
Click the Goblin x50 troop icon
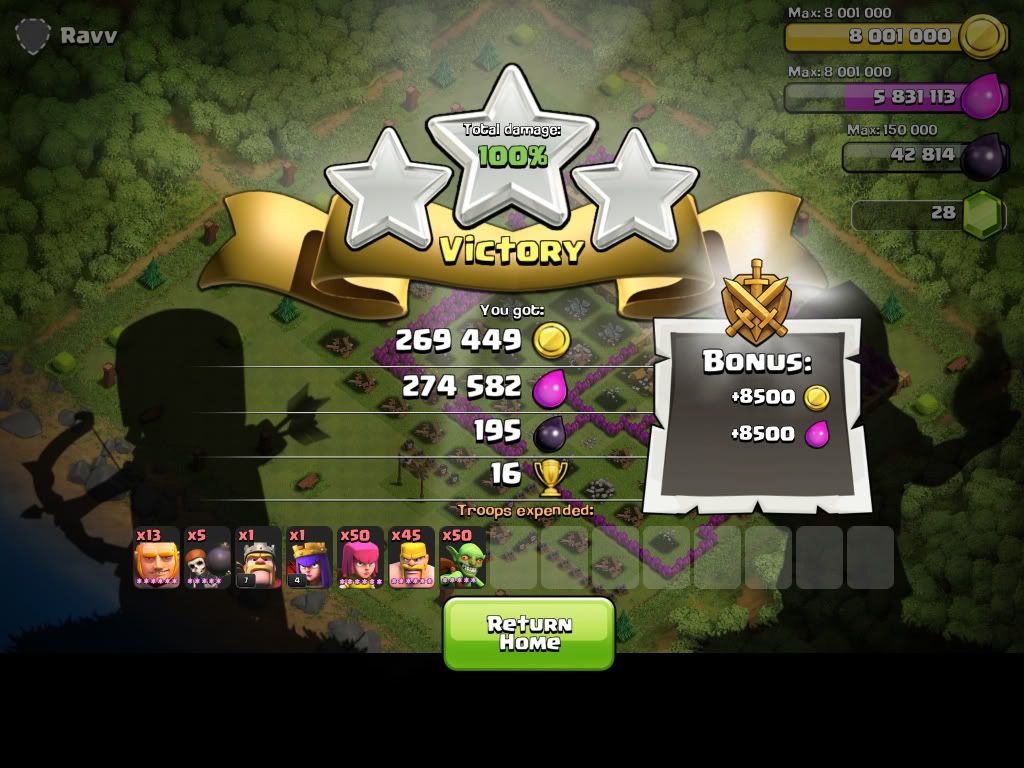tap(463, 558)
